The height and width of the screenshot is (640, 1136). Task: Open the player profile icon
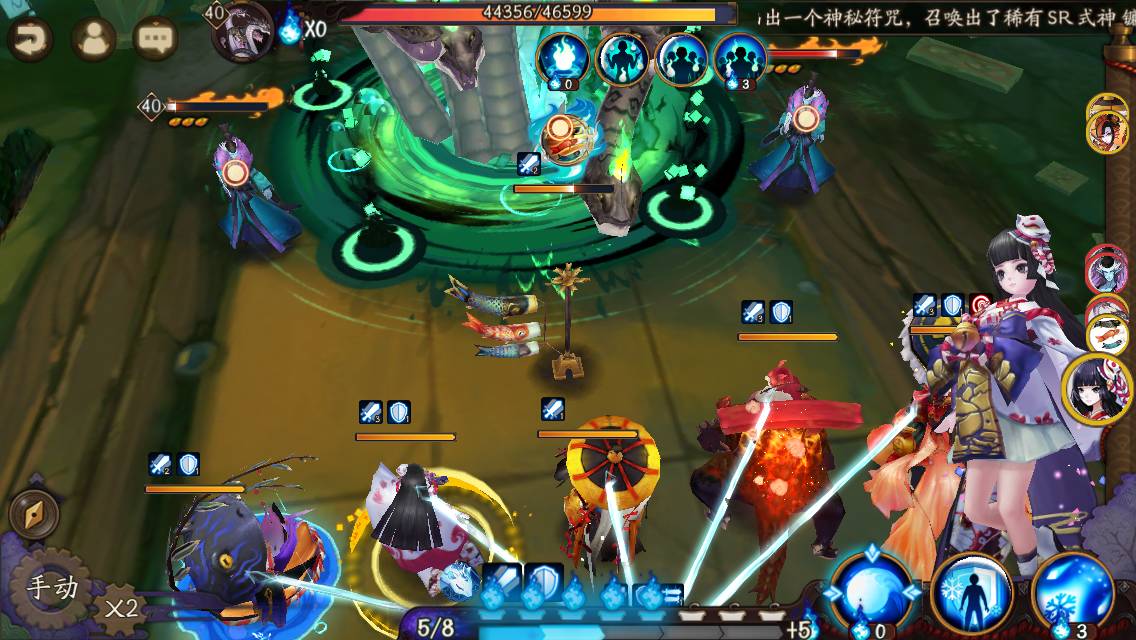click(93, 39)
